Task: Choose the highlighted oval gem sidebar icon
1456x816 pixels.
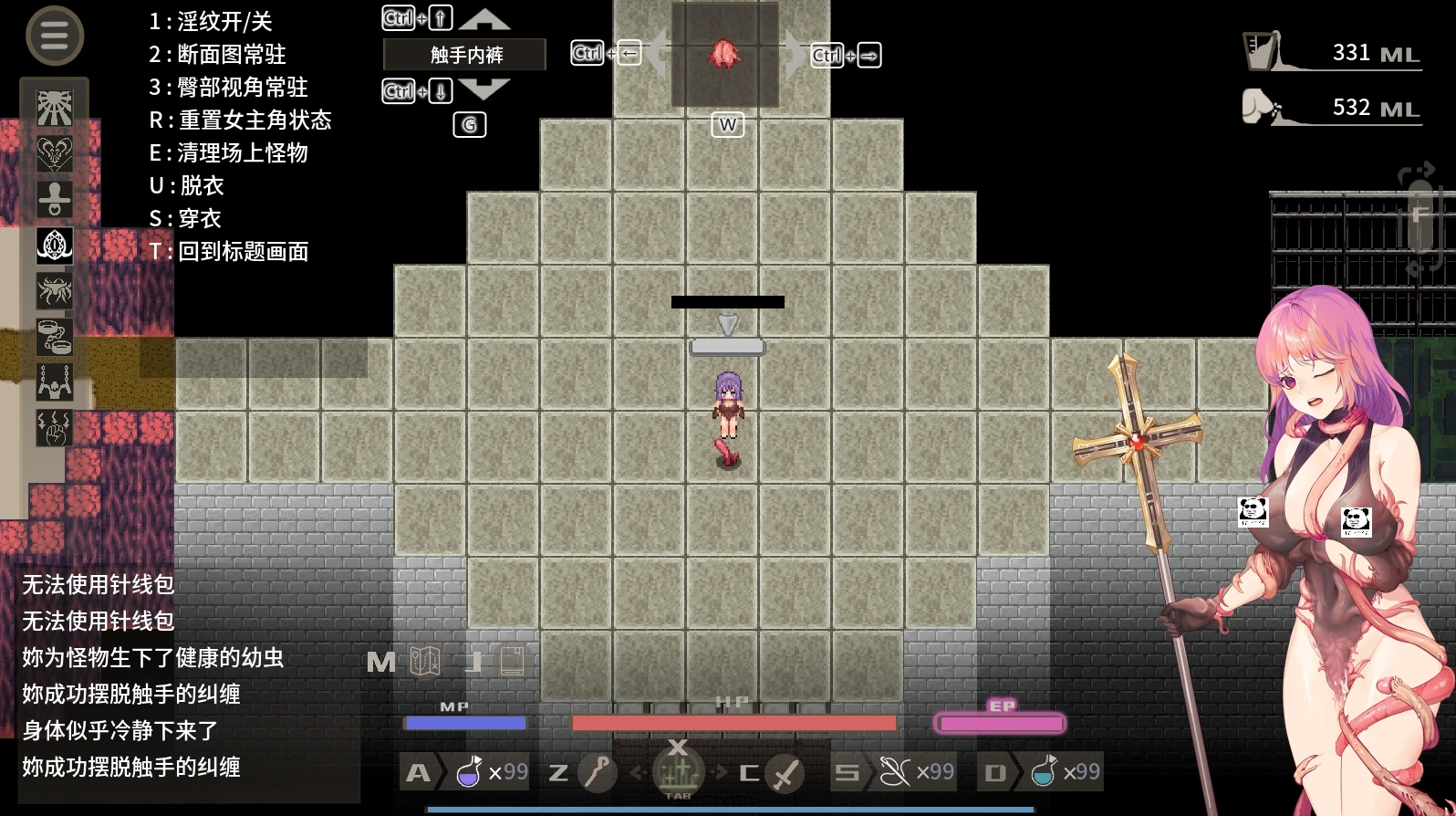Action: (55, 245)
